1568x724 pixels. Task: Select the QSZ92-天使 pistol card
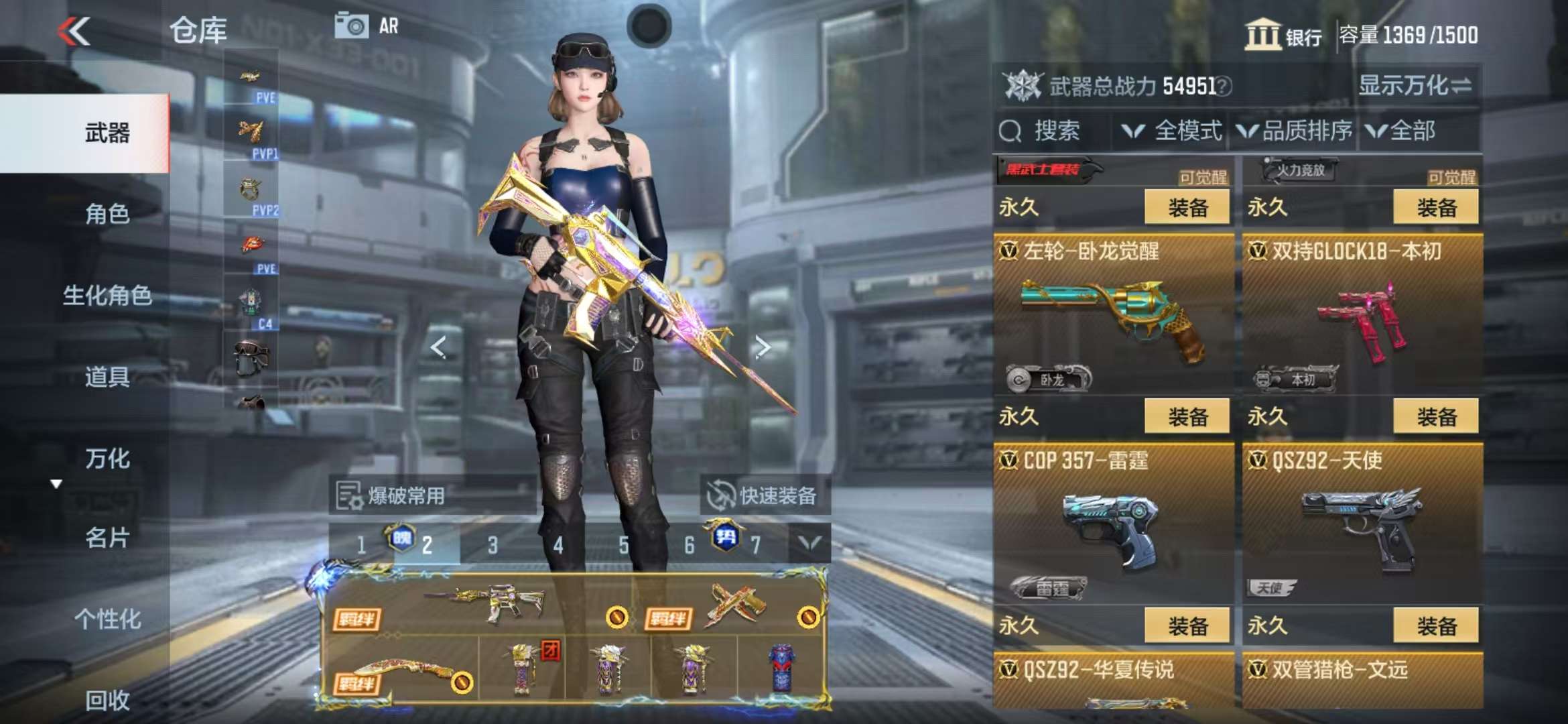pyautogui.click(x=1362, y=524)
